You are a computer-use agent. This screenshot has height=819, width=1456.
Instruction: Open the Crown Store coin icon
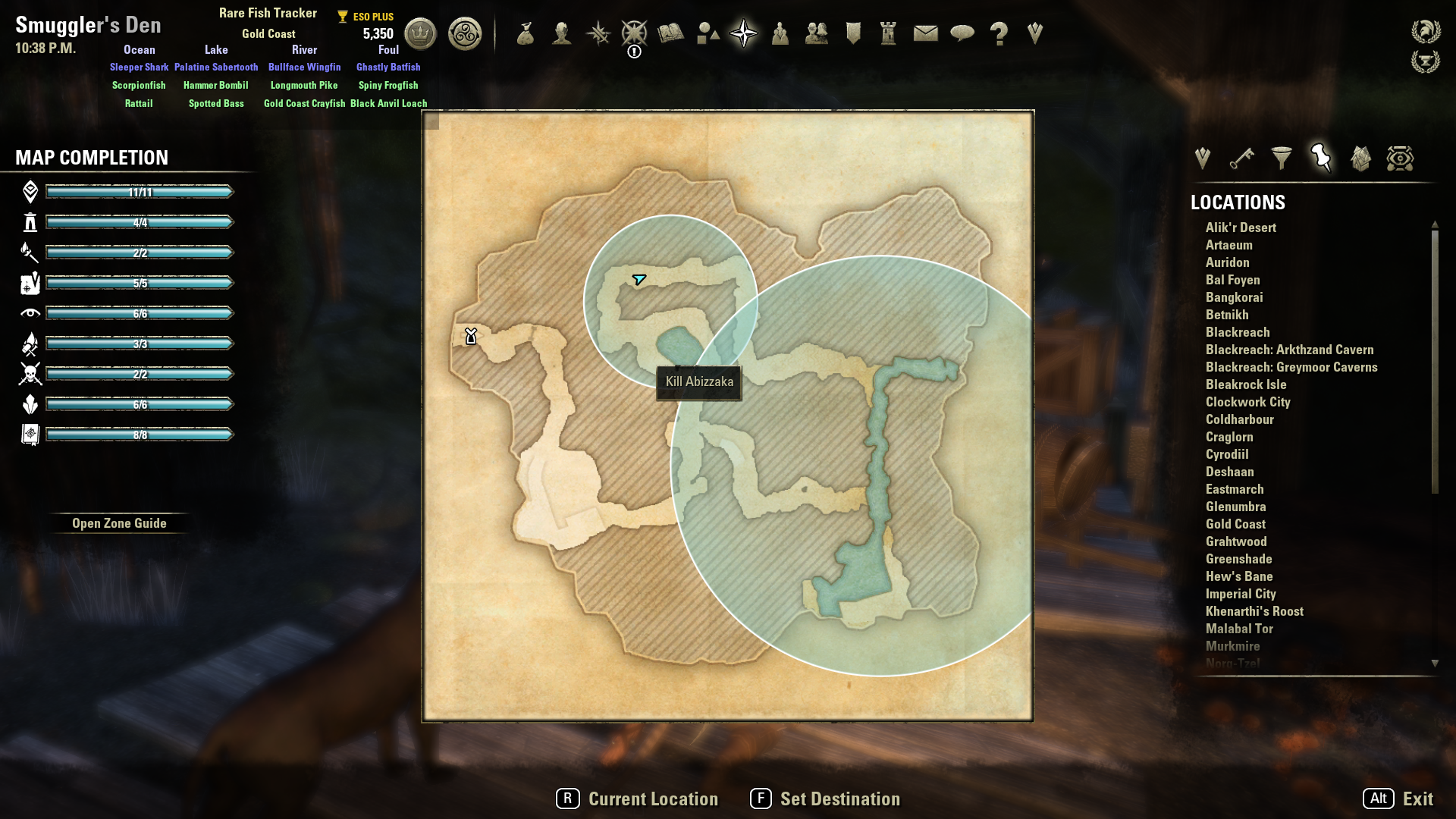pos(420,33)
